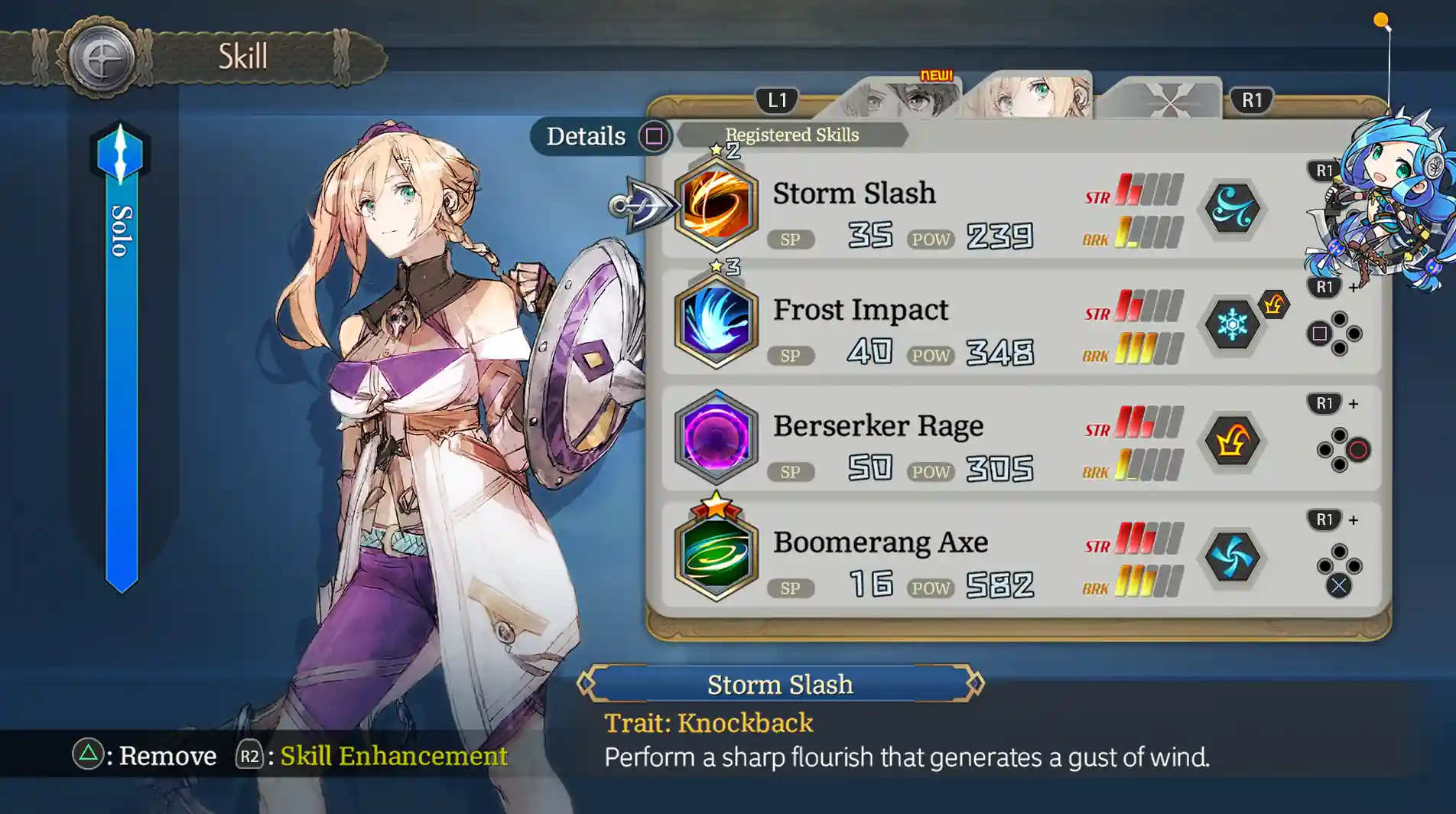Open Skill Enhancement
1456x814 pixels.
375,756
